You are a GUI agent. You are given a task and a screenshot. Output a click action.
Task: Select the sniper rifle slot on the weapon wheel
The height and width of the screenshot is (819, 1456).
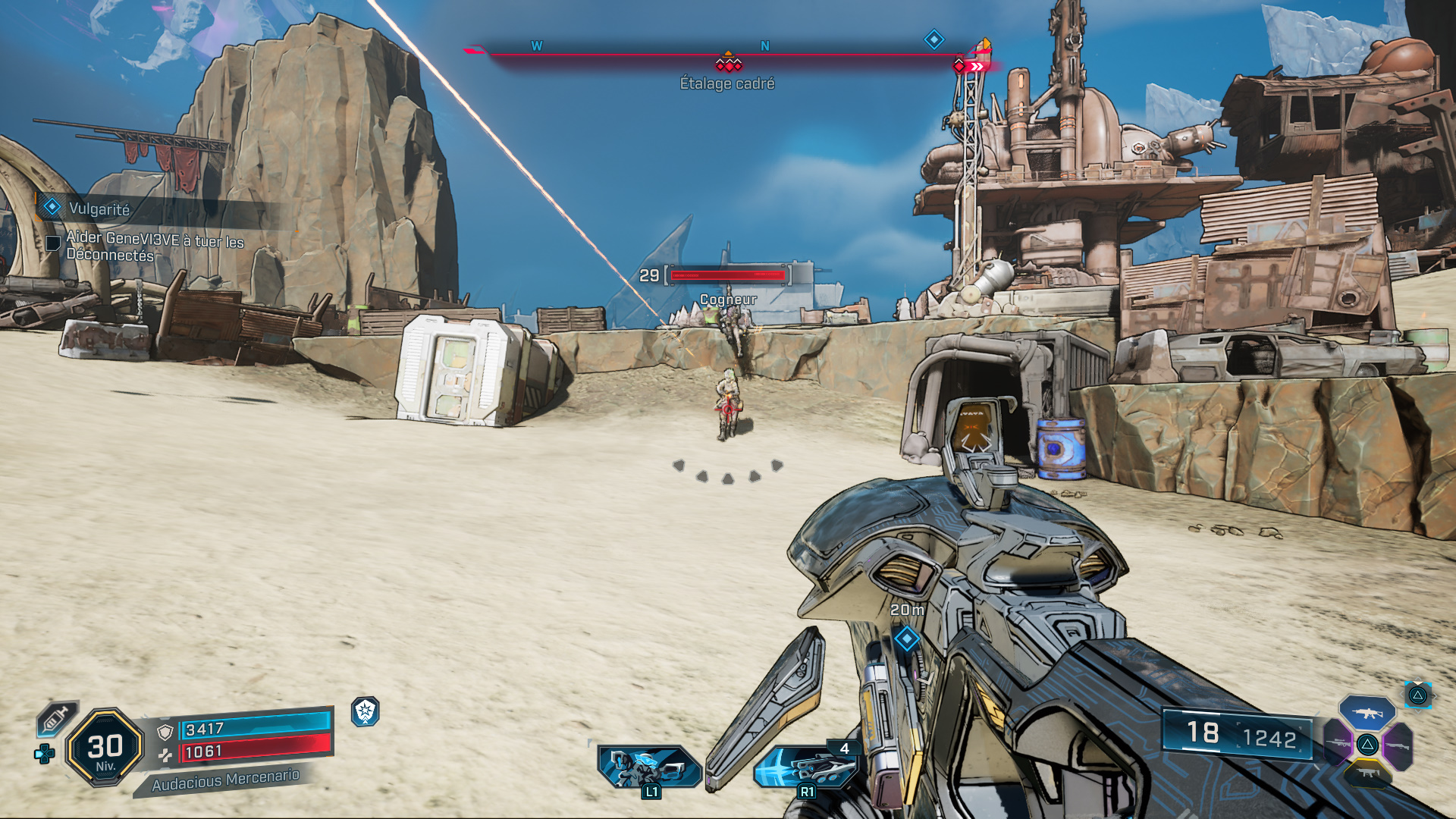pyautogui.click(x=1338, y=743)
